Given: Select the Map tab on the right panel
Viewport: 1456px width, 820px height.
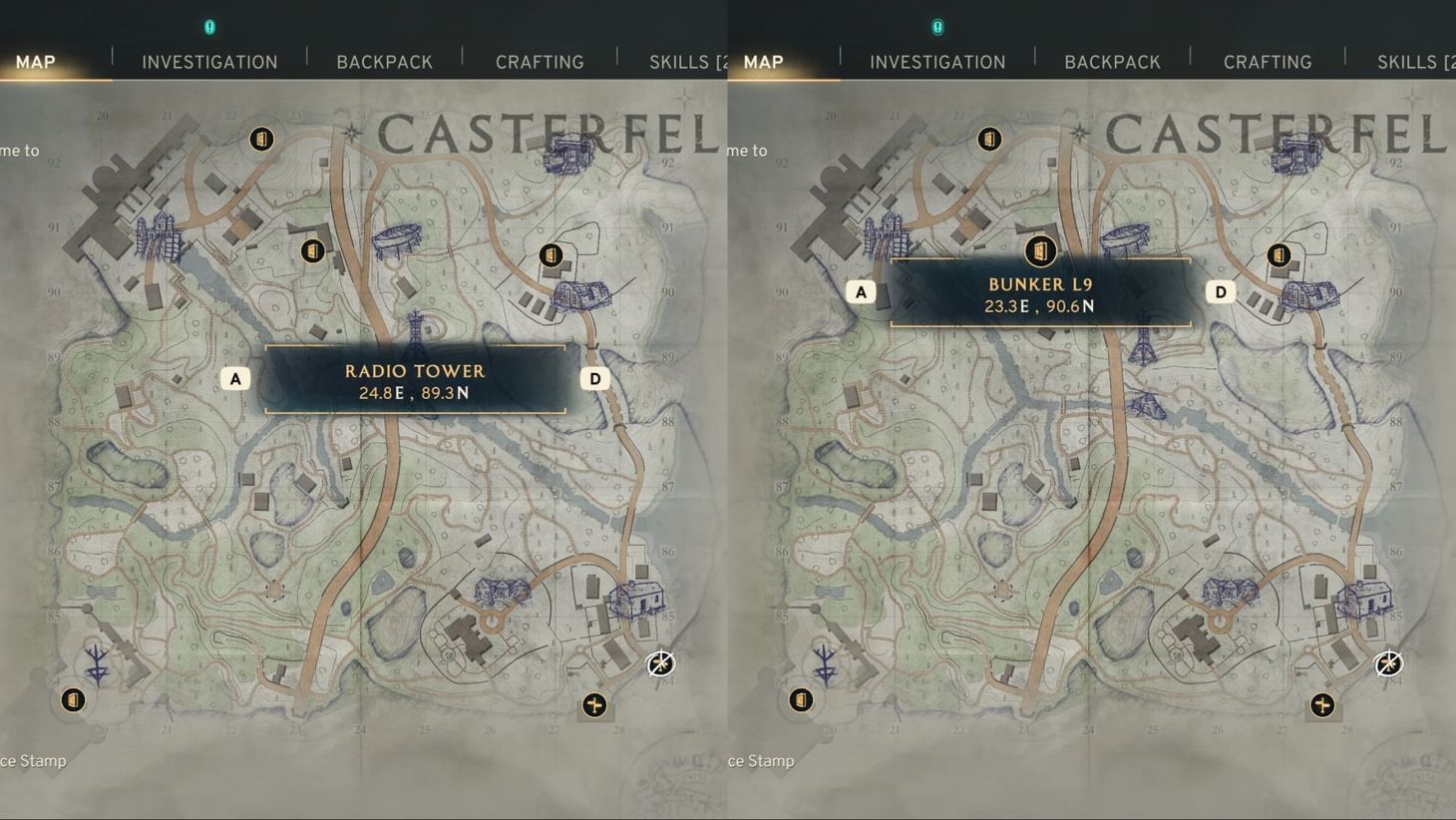Looking at the screenshot, I should pyautogui.click(x=763, y=61).
